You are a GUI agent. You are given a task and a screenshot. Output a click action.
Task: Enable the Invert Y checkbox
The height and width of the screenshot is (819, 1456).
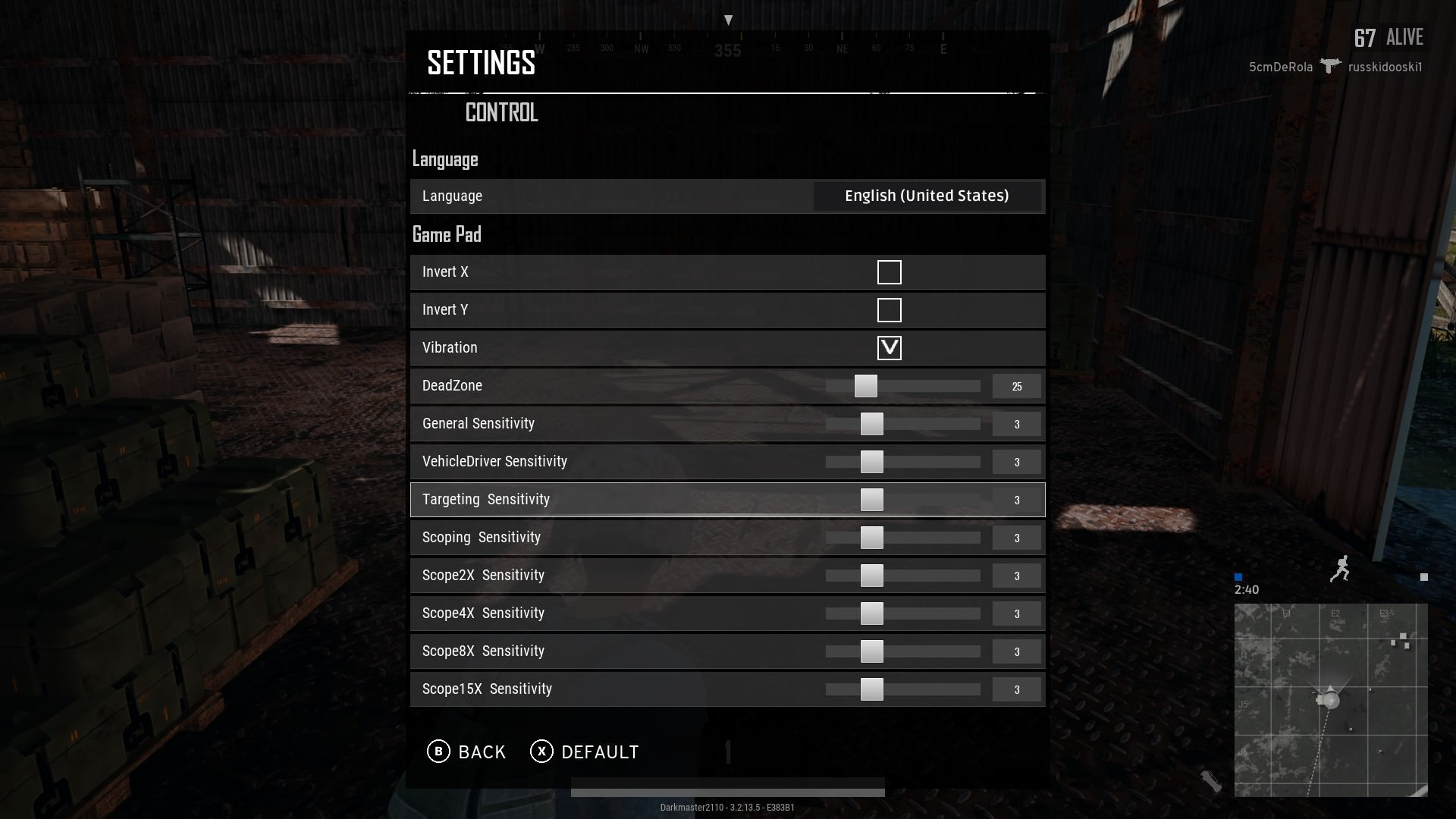889,309
